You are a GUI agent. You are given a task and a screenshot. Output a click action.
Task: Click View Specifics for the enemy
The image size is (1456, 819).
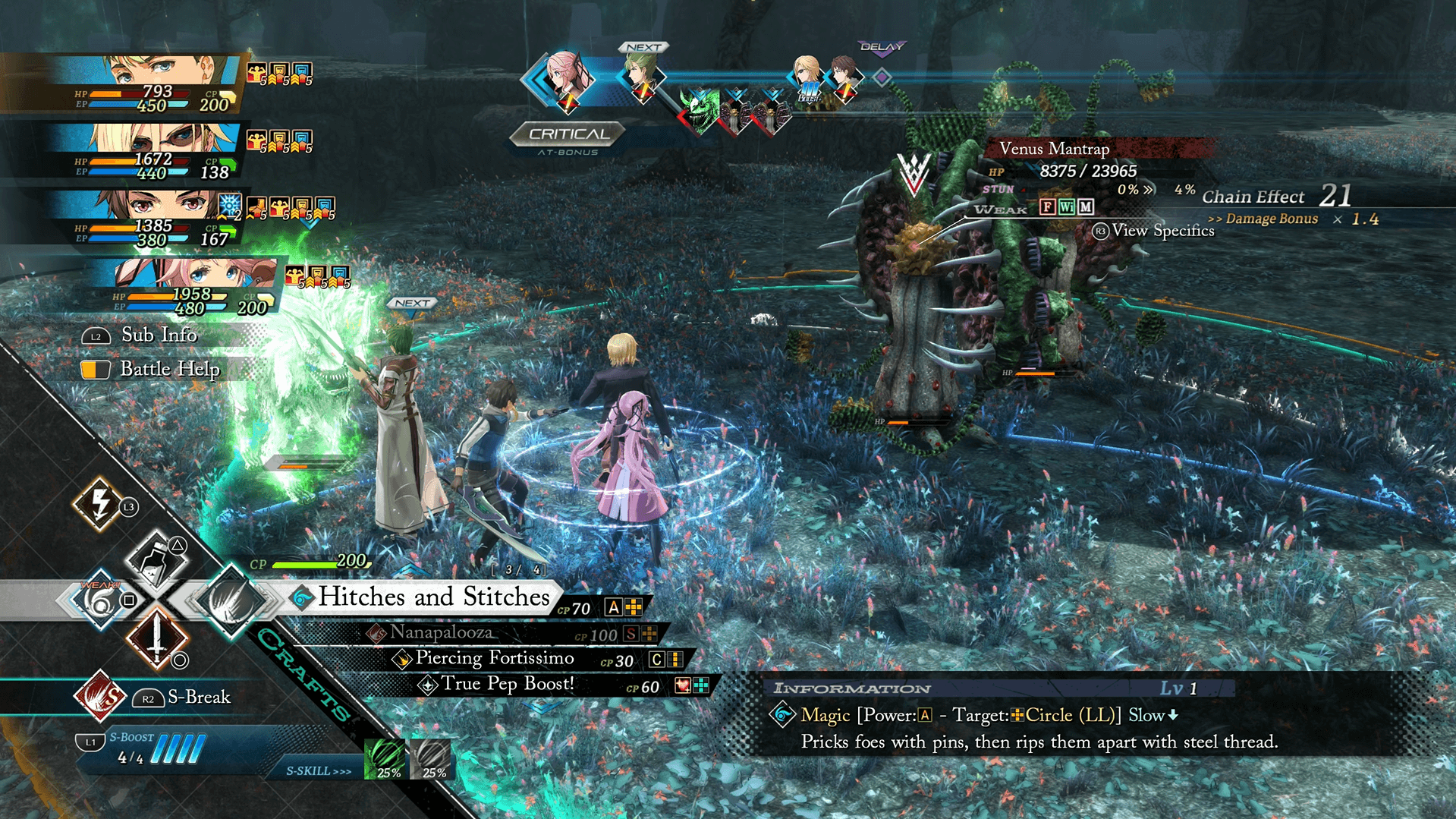[1154, 231]
